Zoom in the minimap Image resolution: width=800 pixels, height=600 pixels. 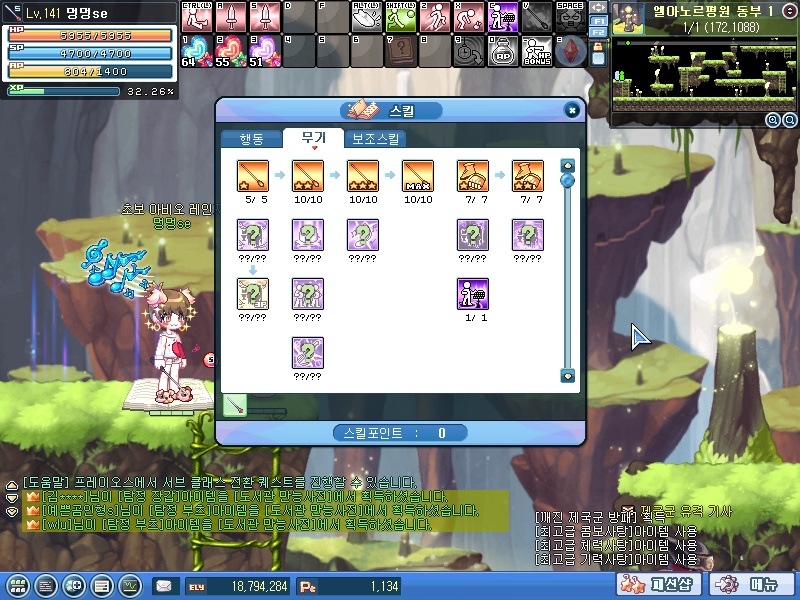pyautogui.click(x=773, y=120)
